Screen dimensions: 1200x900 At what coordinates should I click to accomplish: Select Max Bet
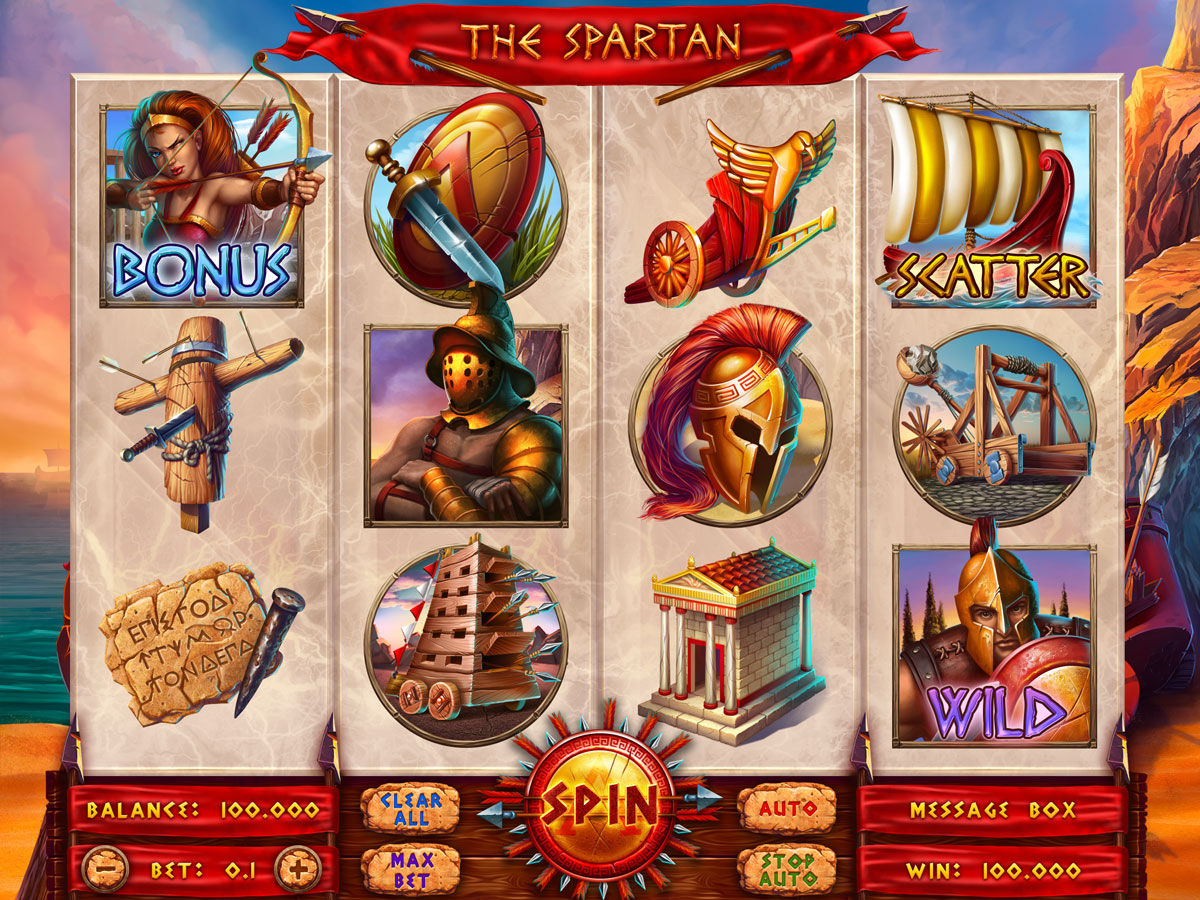tap(410, 870)
